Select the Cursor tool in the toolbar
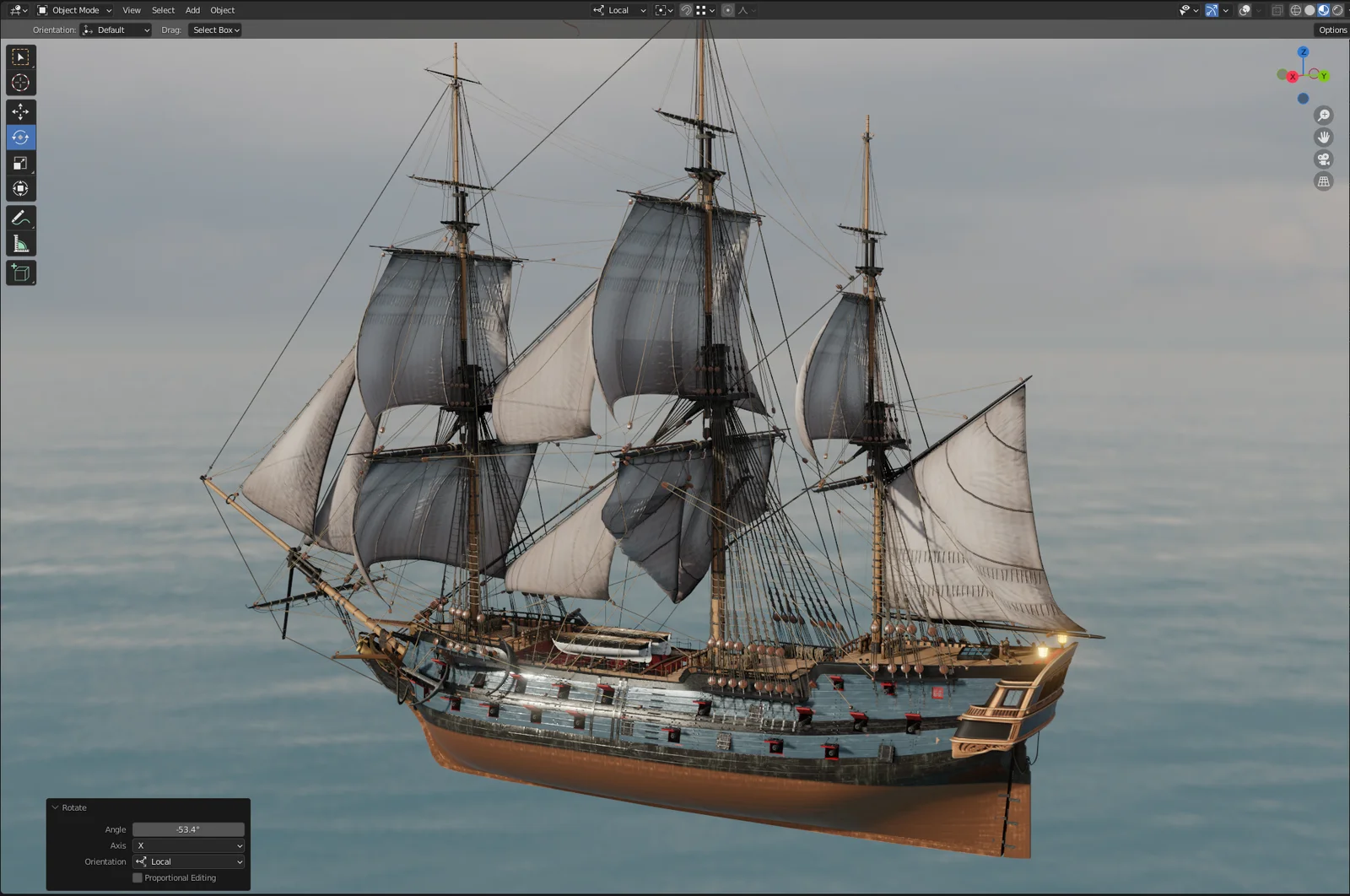 click(20, 82)
